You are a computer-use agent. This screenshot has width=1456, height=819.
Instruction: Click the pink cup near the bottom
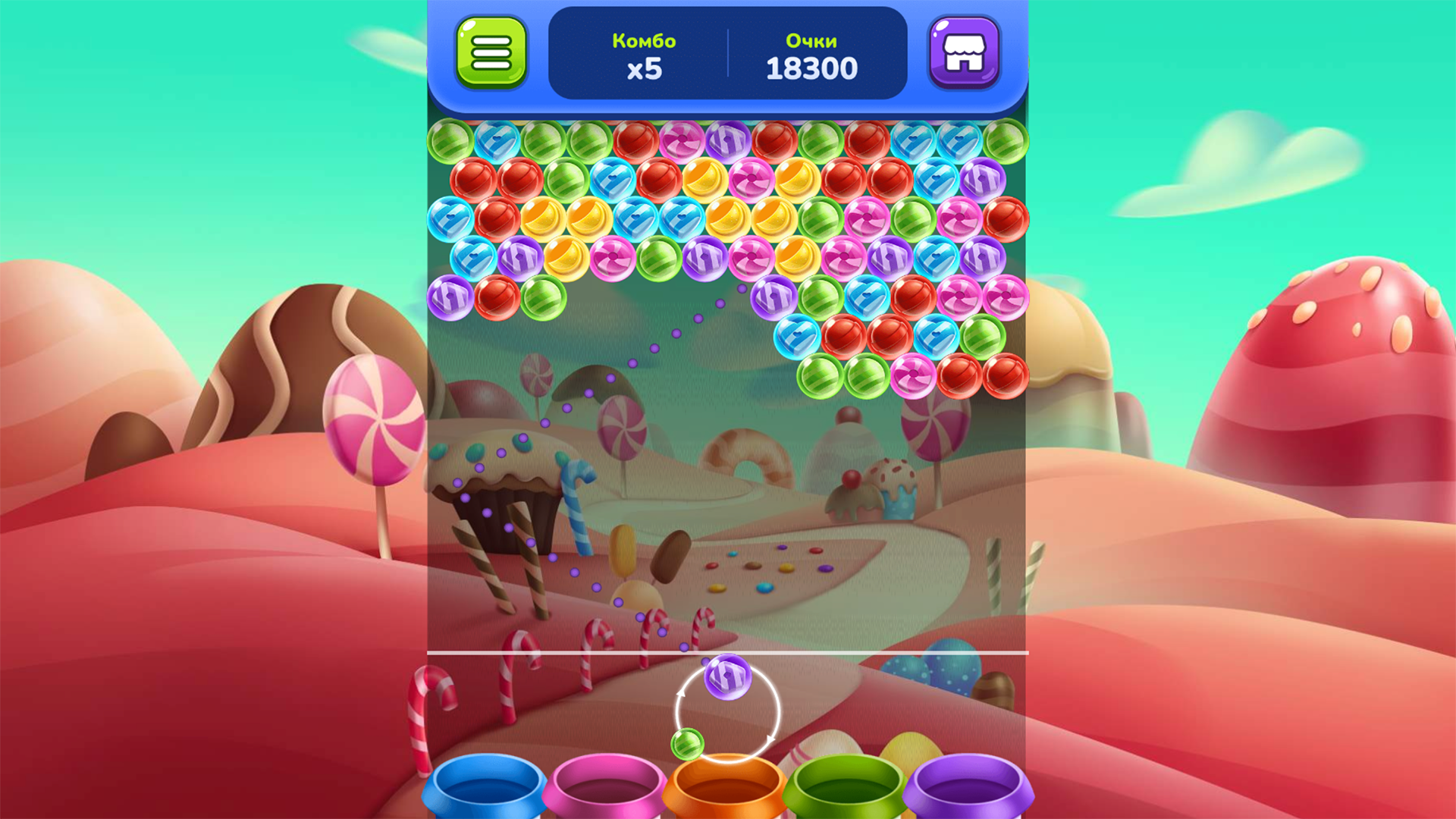pos(607,789)
